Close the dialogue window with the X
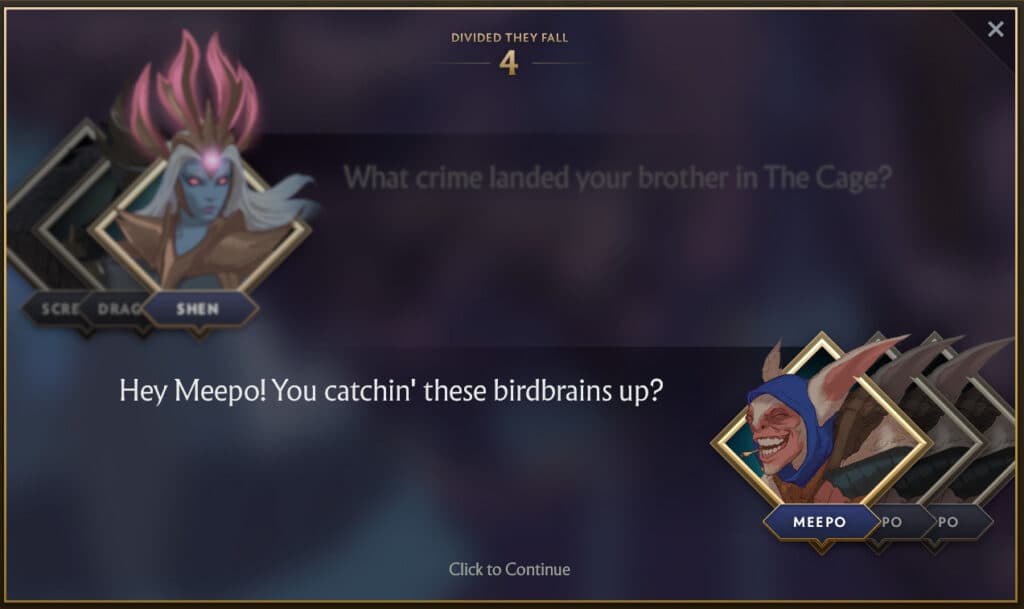 [x=995, y=29]
